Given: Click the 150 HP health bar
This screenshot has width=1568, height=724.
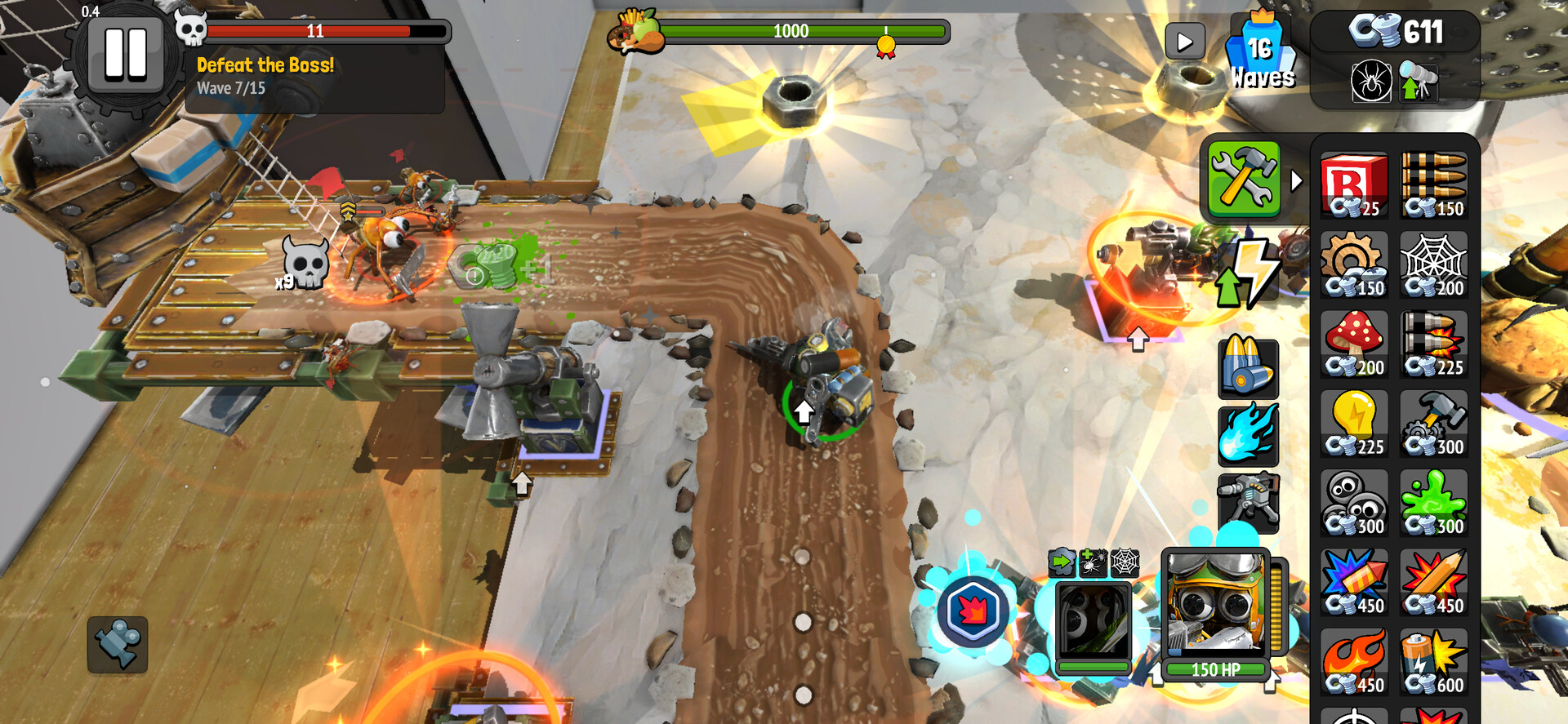Looking at the screenshot, I should pyautogui.click(x=1214, y=668).
